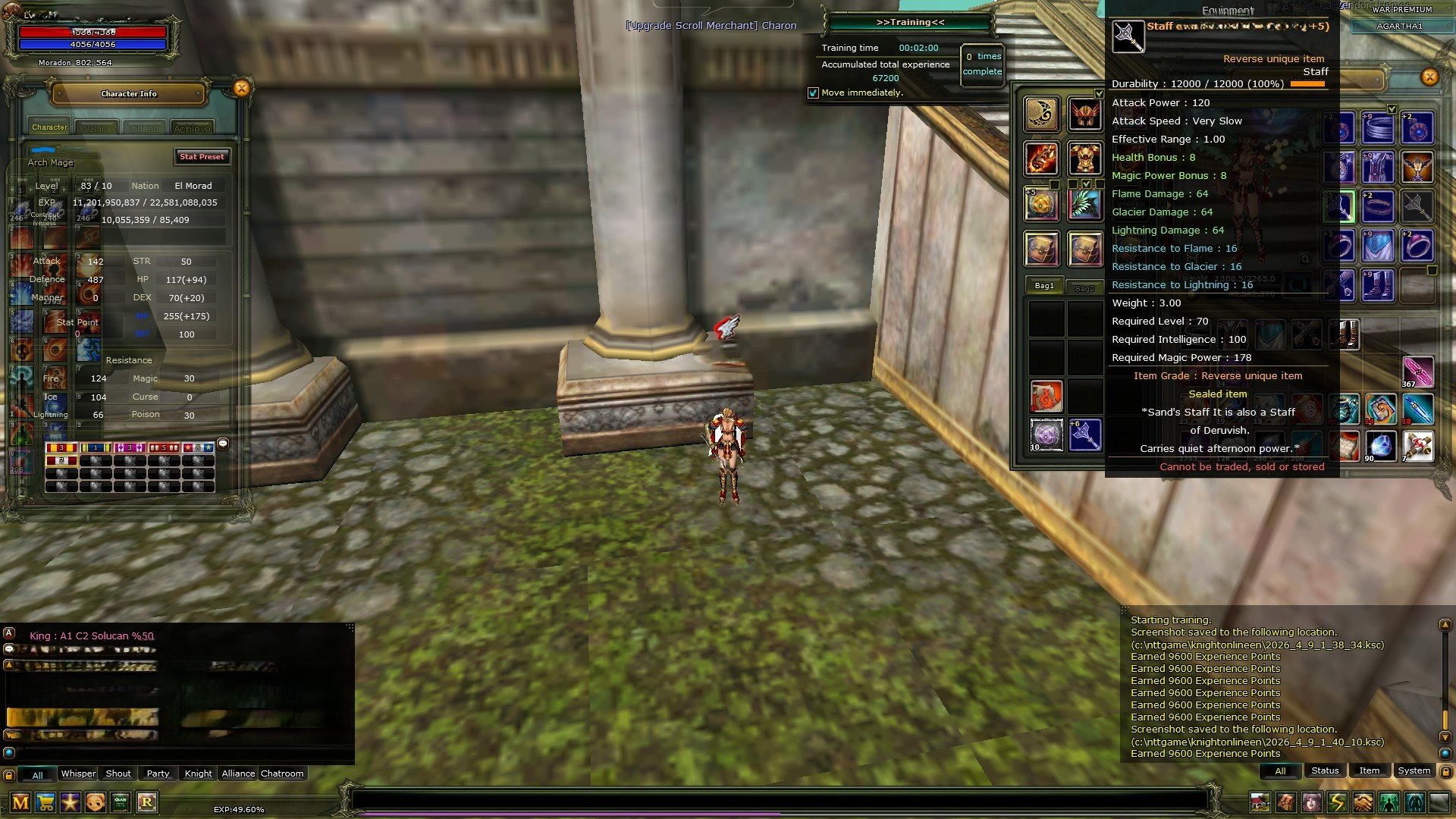Switch inventory to Bag2
Image resolution: width=1456 pixels, height=819 pixels.
pos(1084,287)
